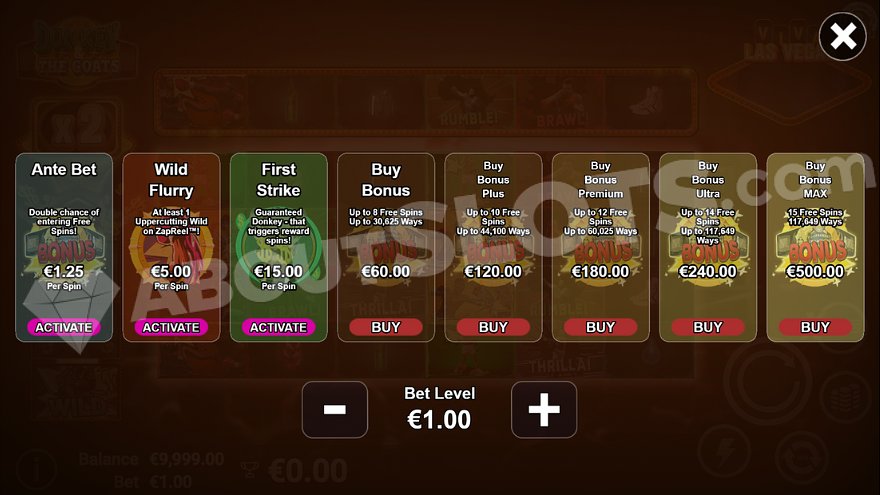The image size is (880, 495).
Task: Buy the €500.00 Buy Bonus MAX
Action: (815, 327)
